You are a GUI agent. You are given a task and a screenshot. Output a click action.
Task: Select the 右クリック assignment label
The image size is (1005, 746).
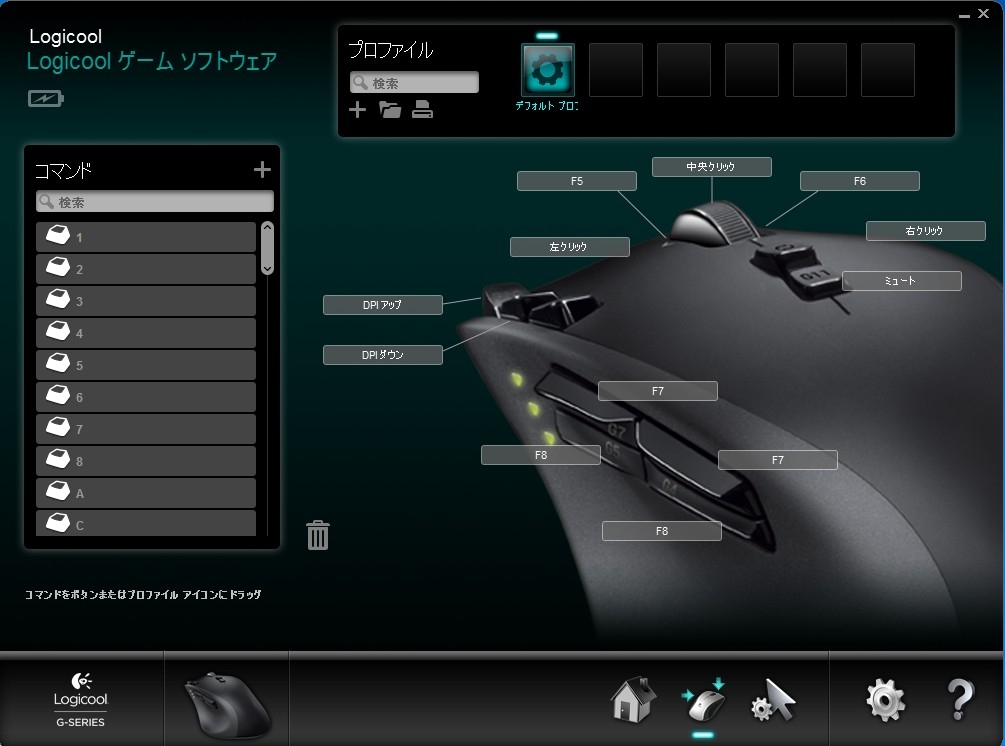tap(925, 231)
